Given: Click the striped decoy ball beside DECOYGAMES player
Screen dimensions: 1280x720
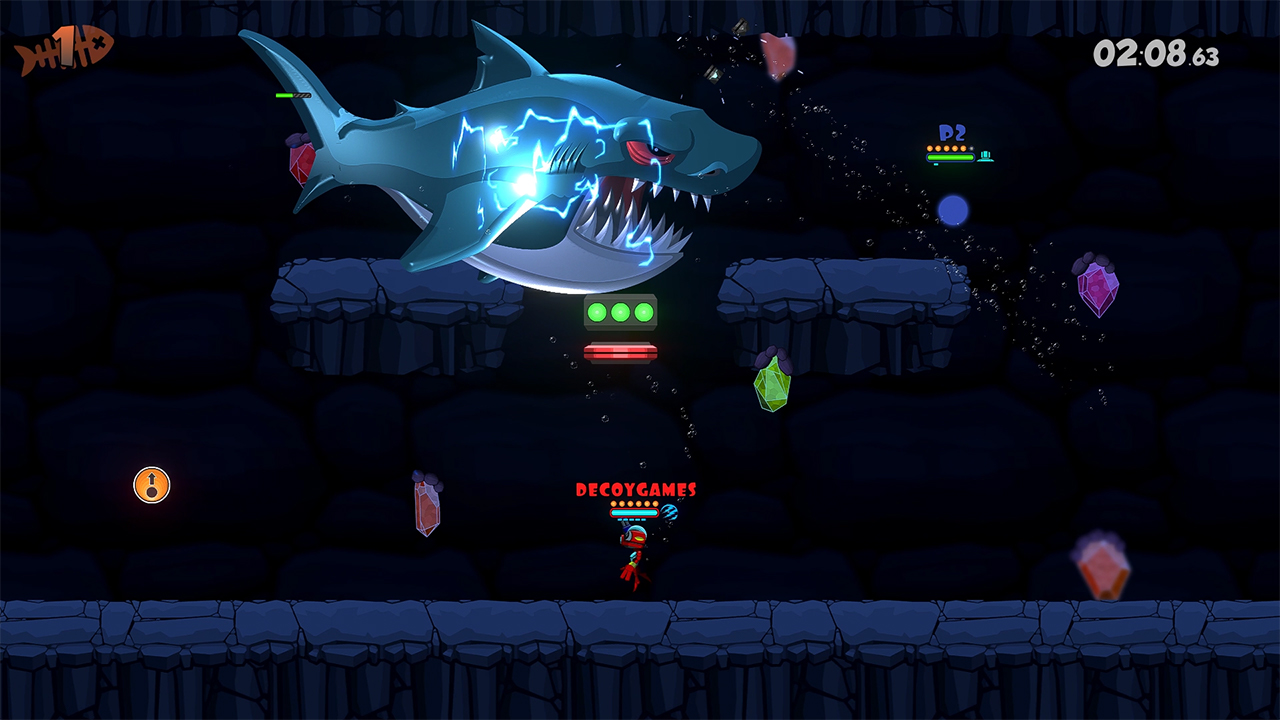Looking at the screenshot, I should 669,513.
